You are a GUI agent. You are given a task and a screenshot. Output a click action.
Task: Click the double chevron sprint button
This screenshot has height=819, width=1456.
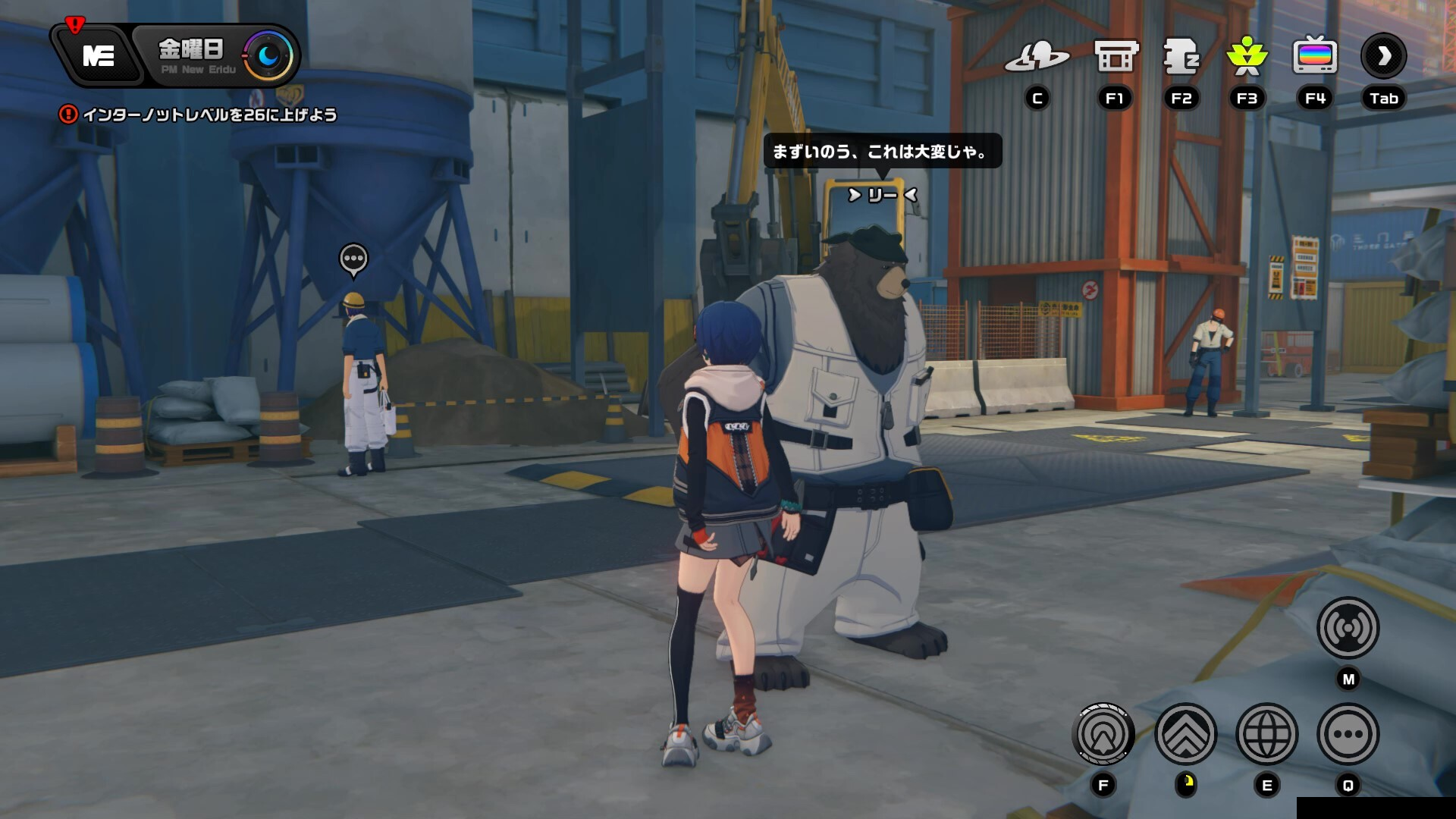click(1185, 734)
